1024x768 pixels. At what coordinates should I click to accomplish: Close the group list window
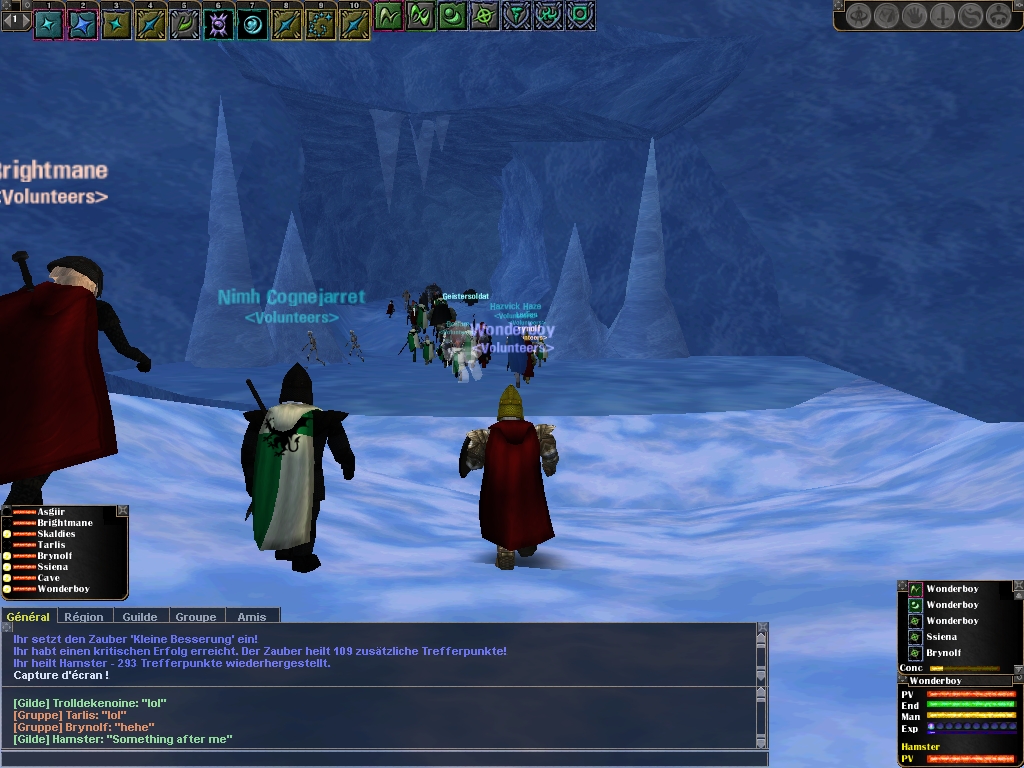pos(122,511)
